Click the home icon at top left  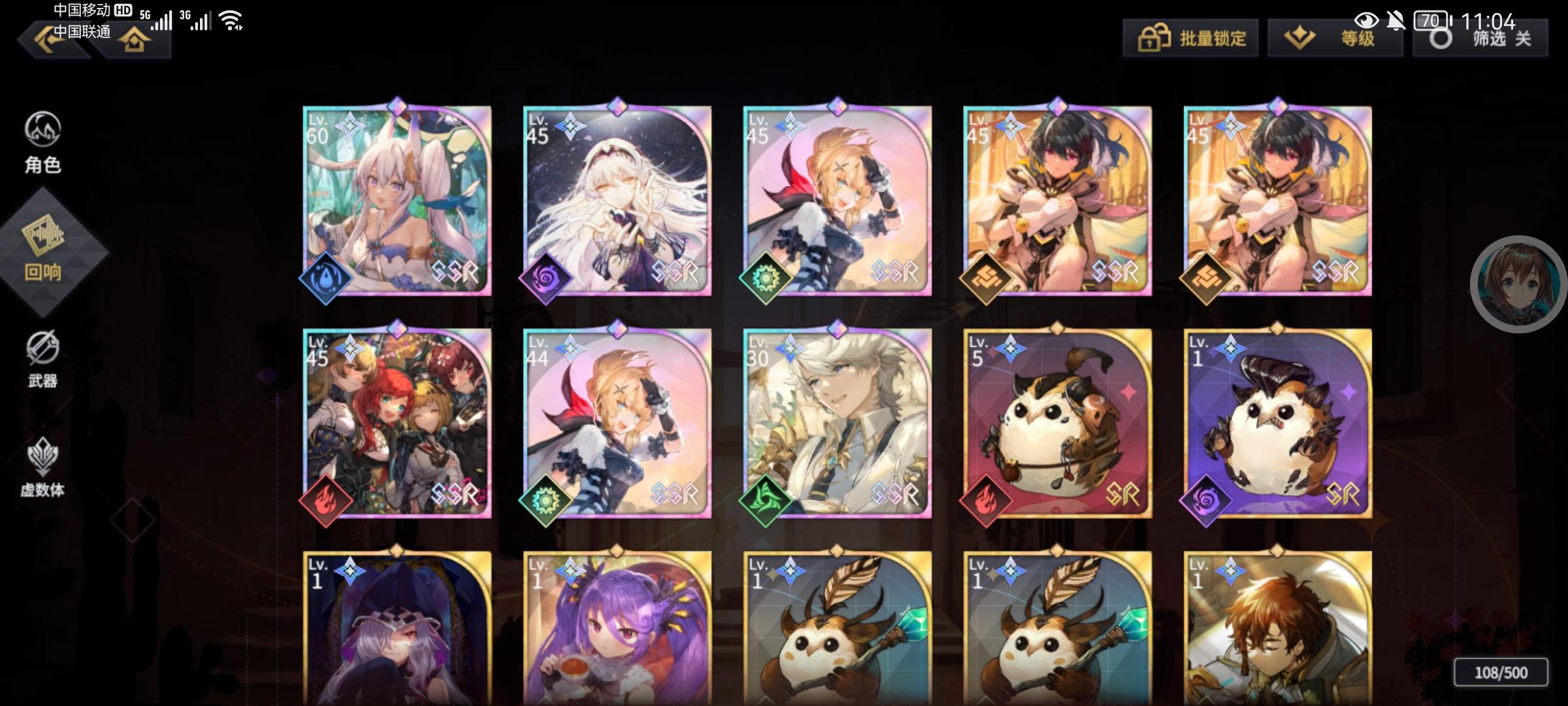coord(134,39)
